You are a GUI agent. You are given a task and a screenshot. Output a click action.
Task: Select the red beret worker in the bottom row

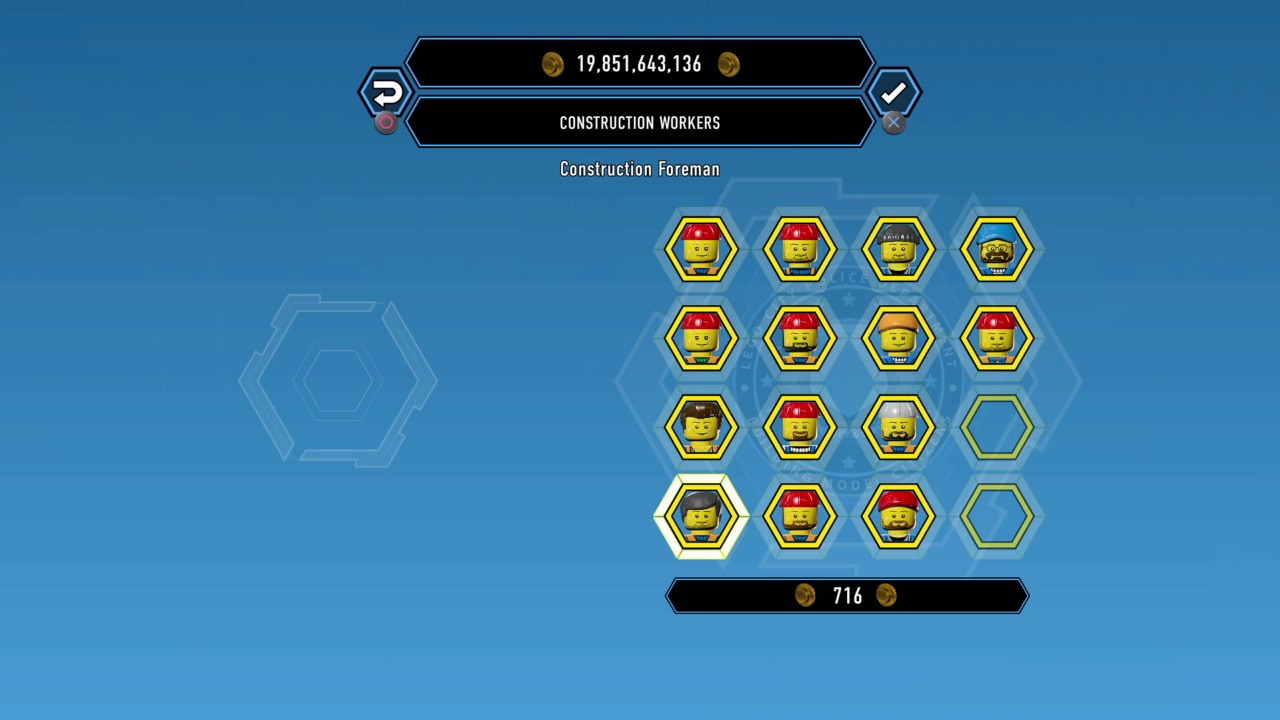pos(897,517)
